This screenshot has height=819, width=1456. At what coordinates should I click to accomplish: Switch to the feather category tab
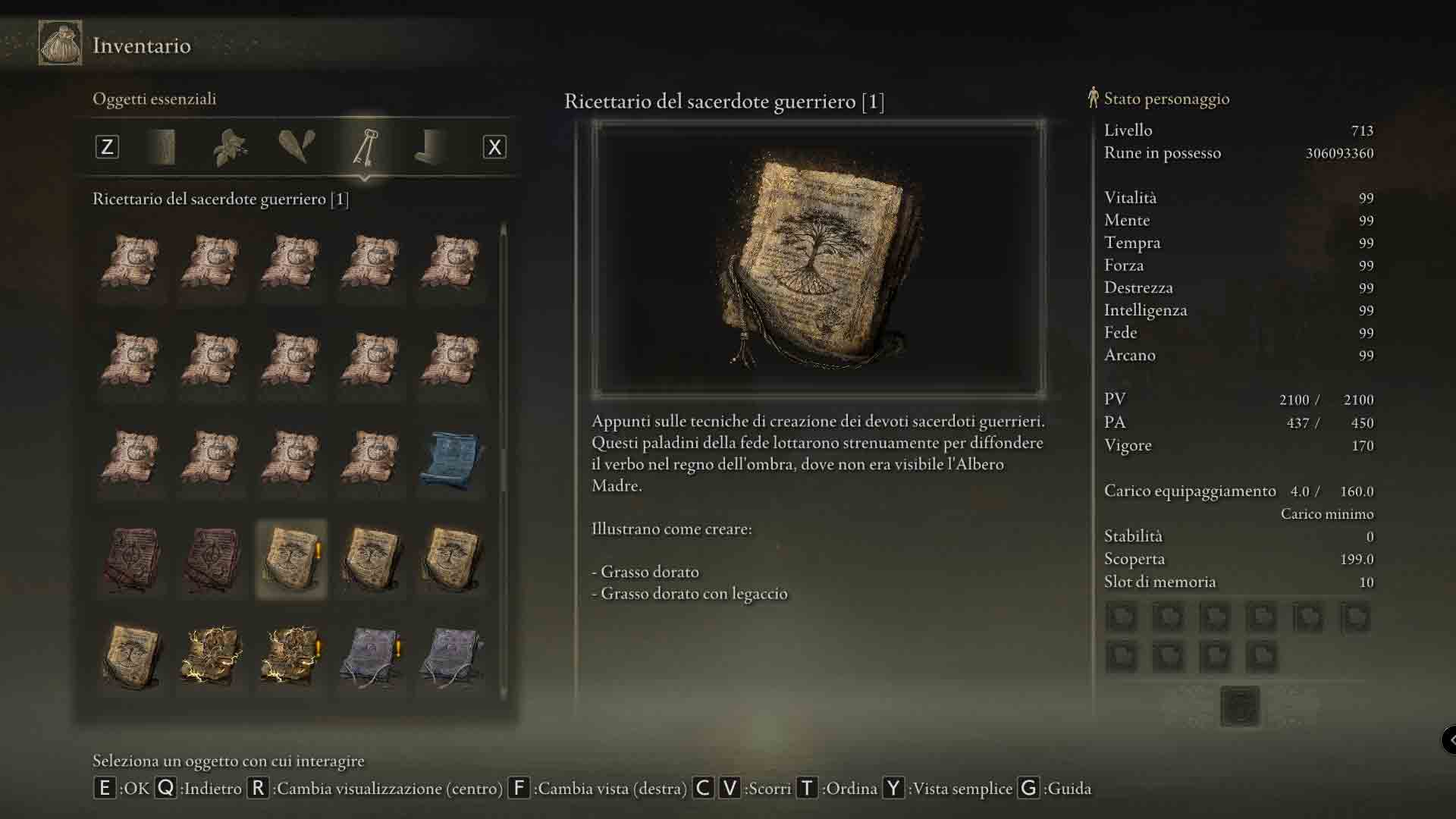coord(297,147)
